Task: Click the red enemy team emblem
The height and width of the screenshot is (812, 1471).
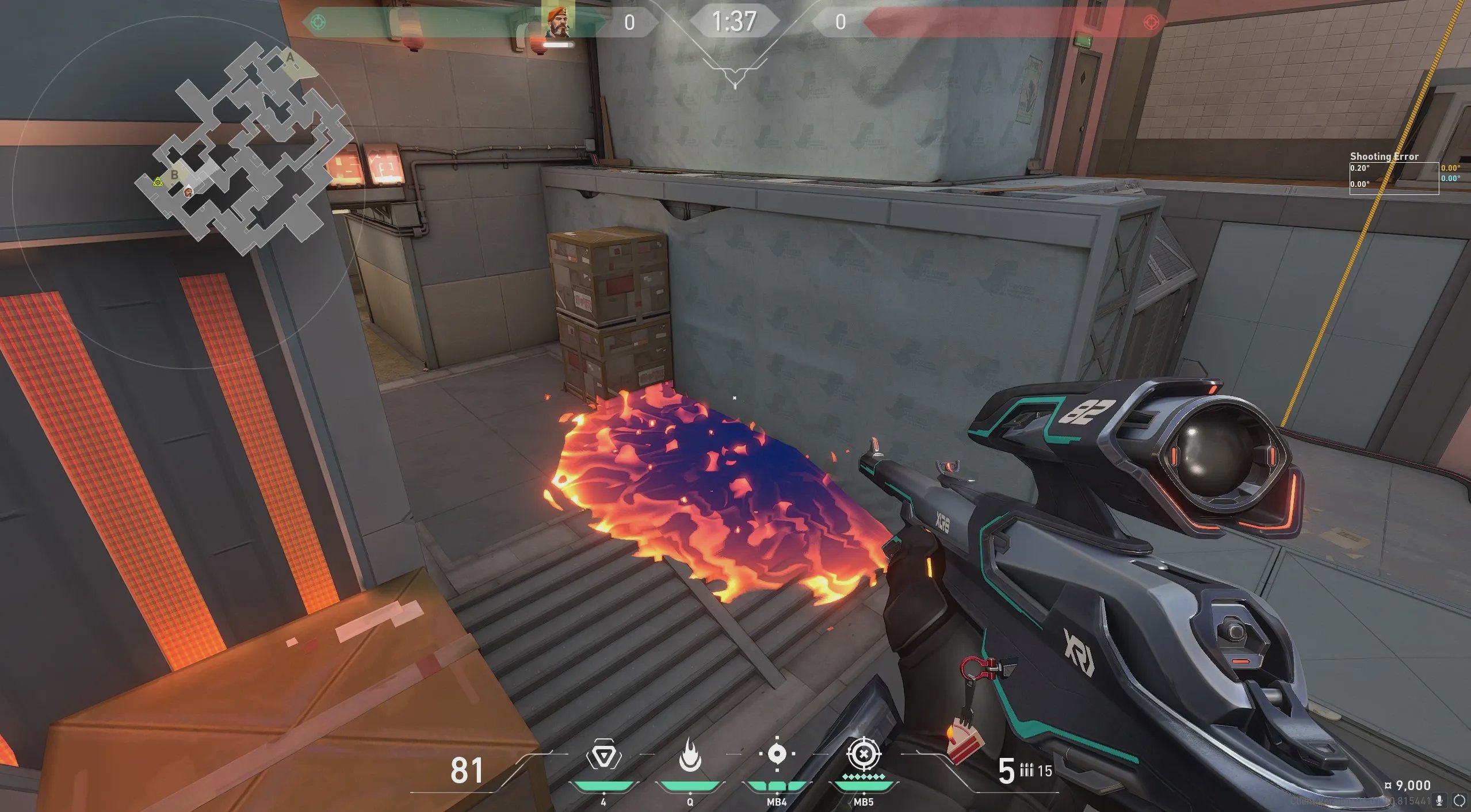Action: pos(1151,22)
